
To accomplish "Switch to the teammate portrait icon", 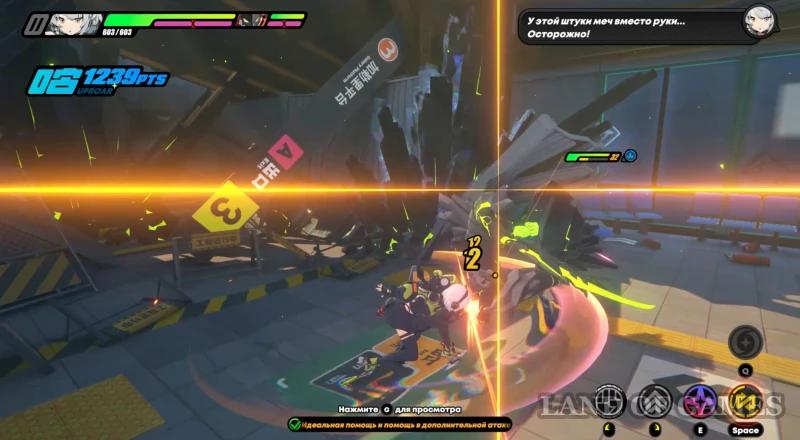I will 258,19.
